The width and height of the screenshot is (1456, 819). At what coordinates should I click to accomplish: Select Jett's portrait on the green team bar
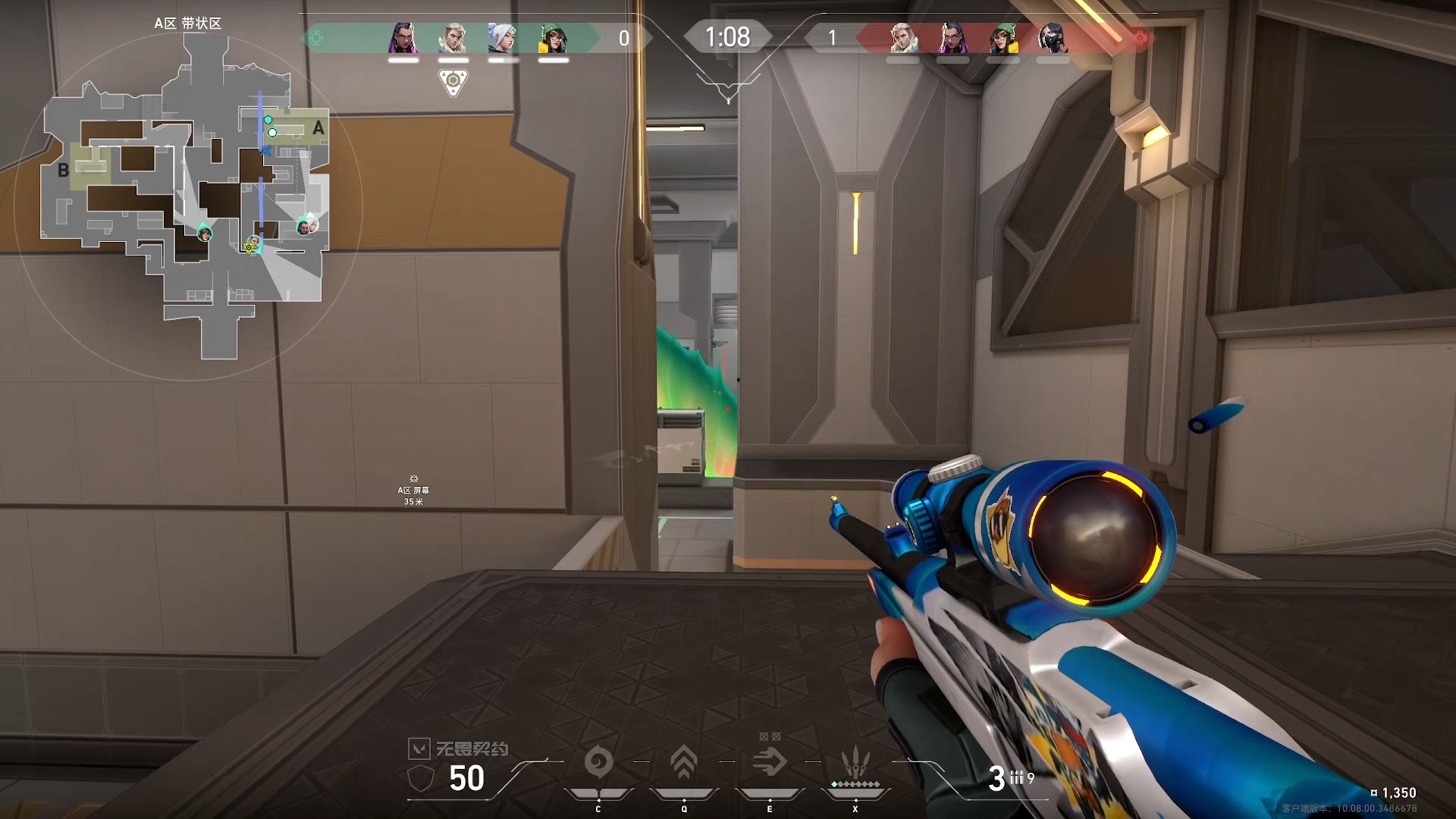[x=503, y=38]
